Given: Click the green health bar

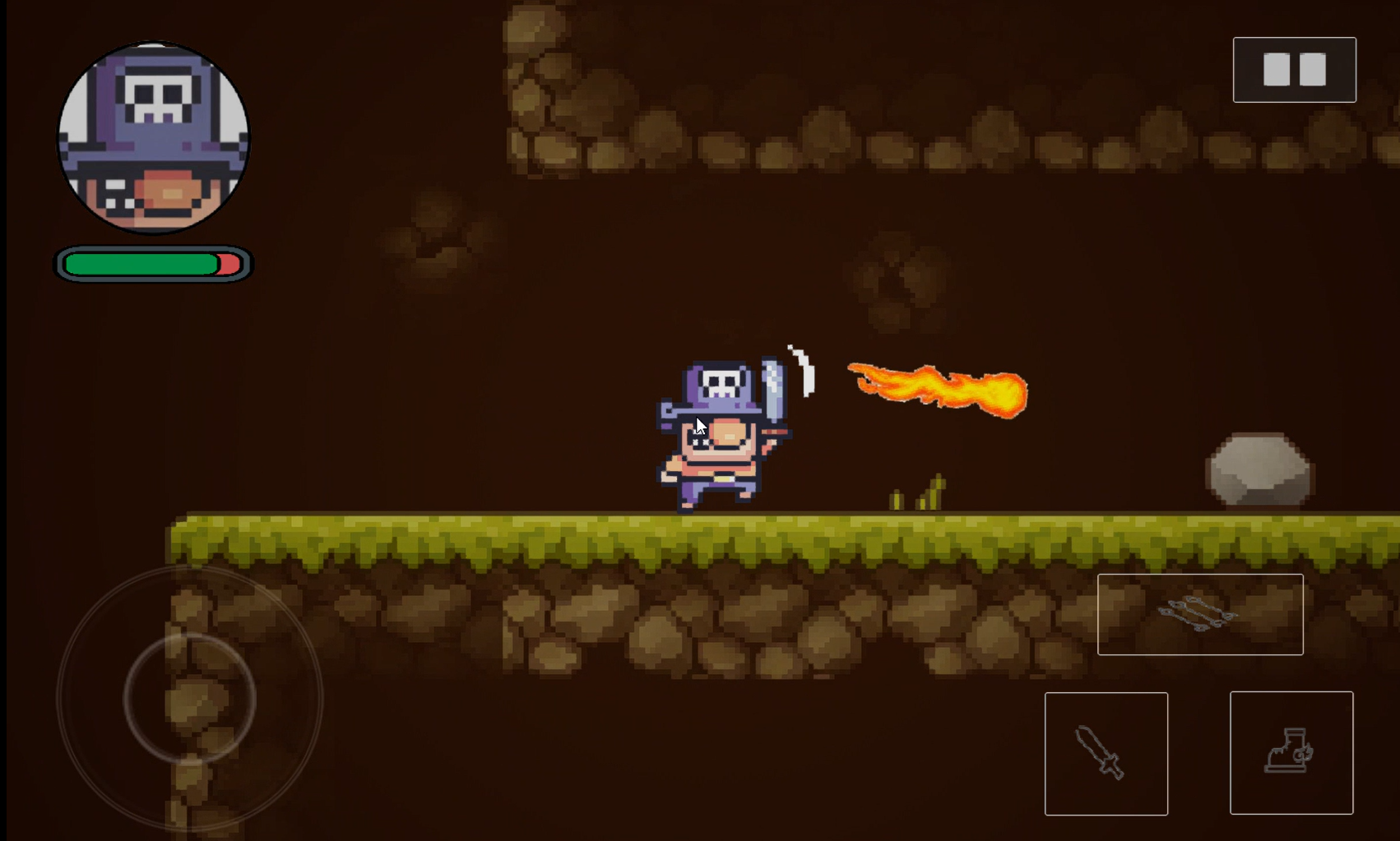Looking at the screenshot, I should [140, 265].
